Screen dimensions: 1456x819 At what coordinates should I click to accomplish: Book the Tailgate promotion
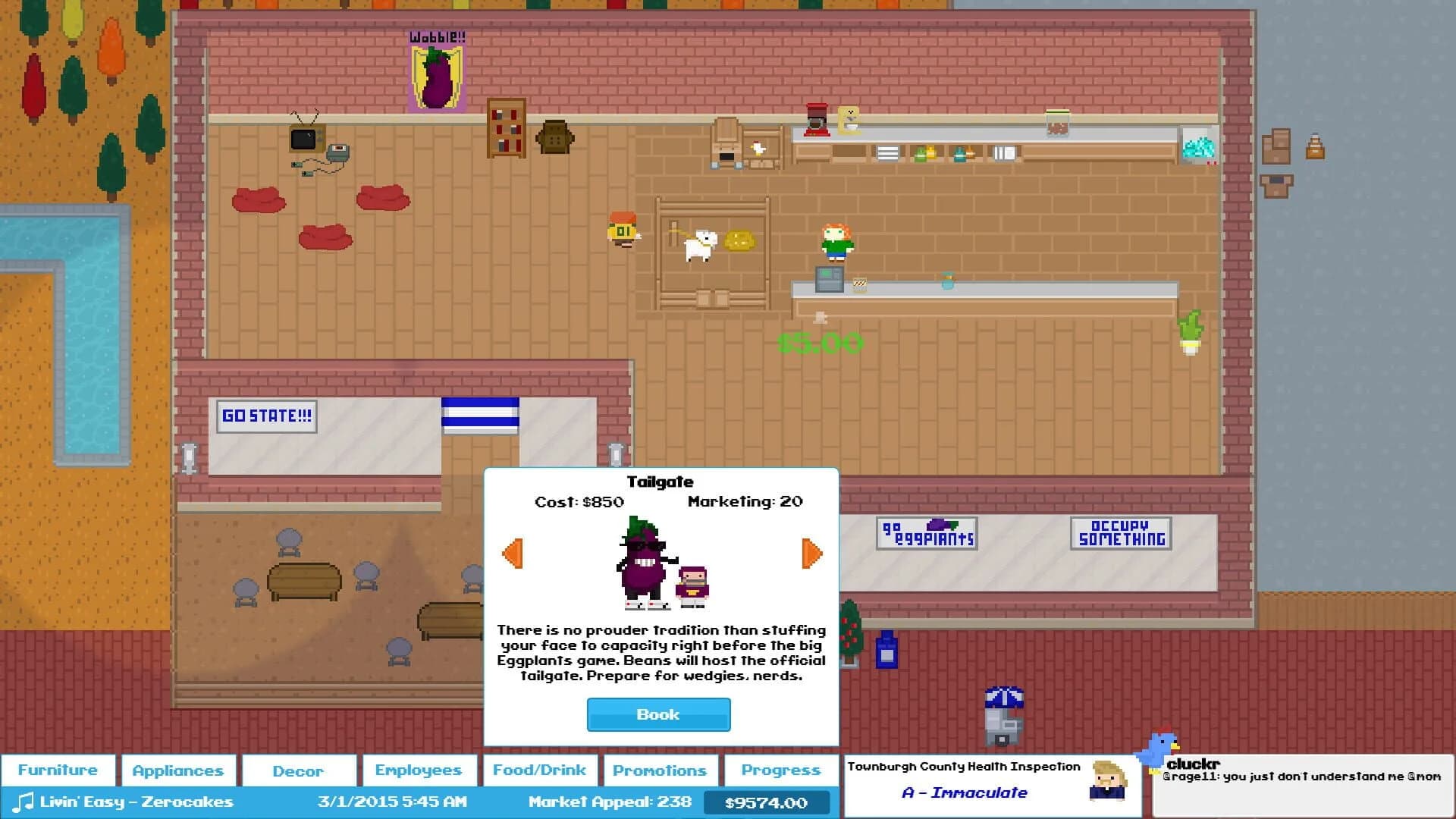coord(658,714)
